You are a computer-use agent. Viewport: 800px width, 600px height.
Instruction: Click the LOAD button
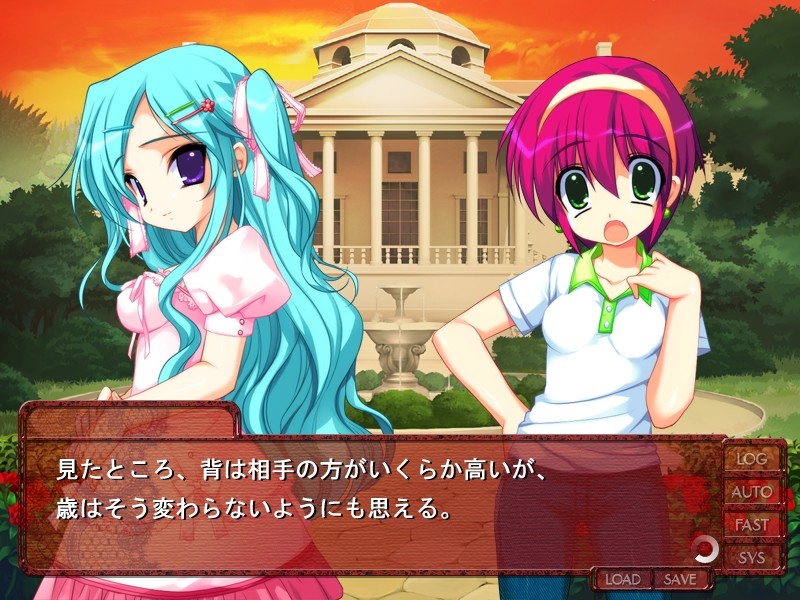[622, 579]
